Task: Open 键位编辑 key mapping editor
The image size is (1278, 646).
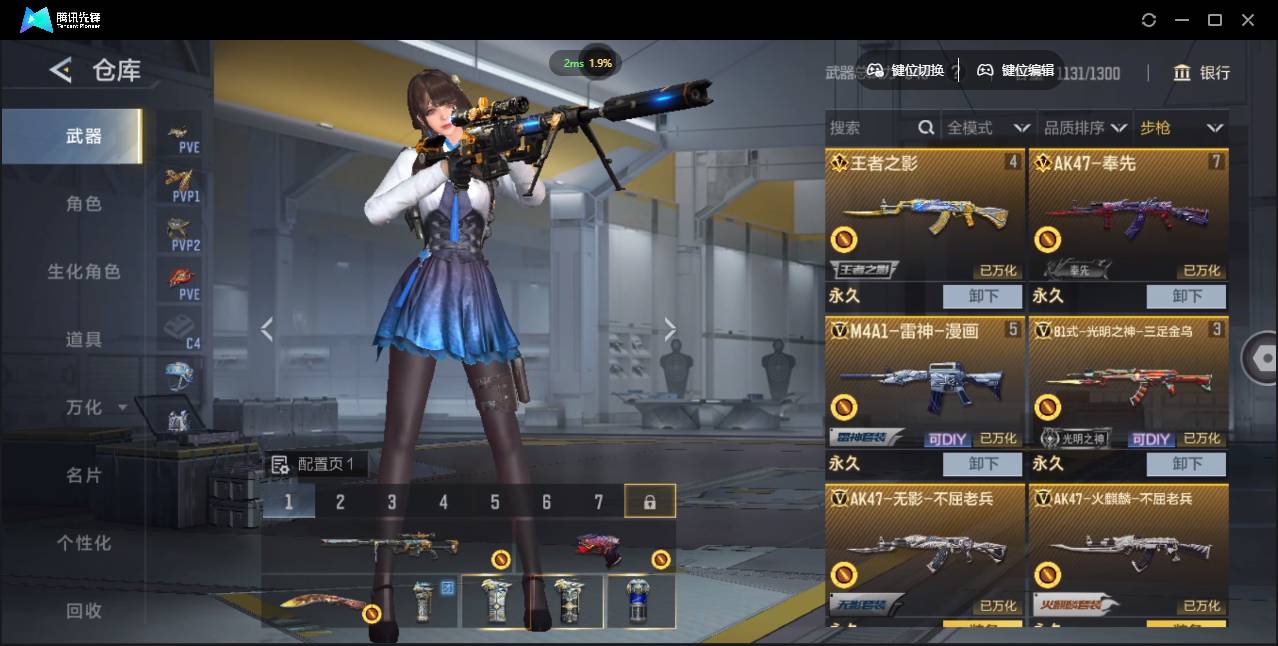Action: 1015,70
